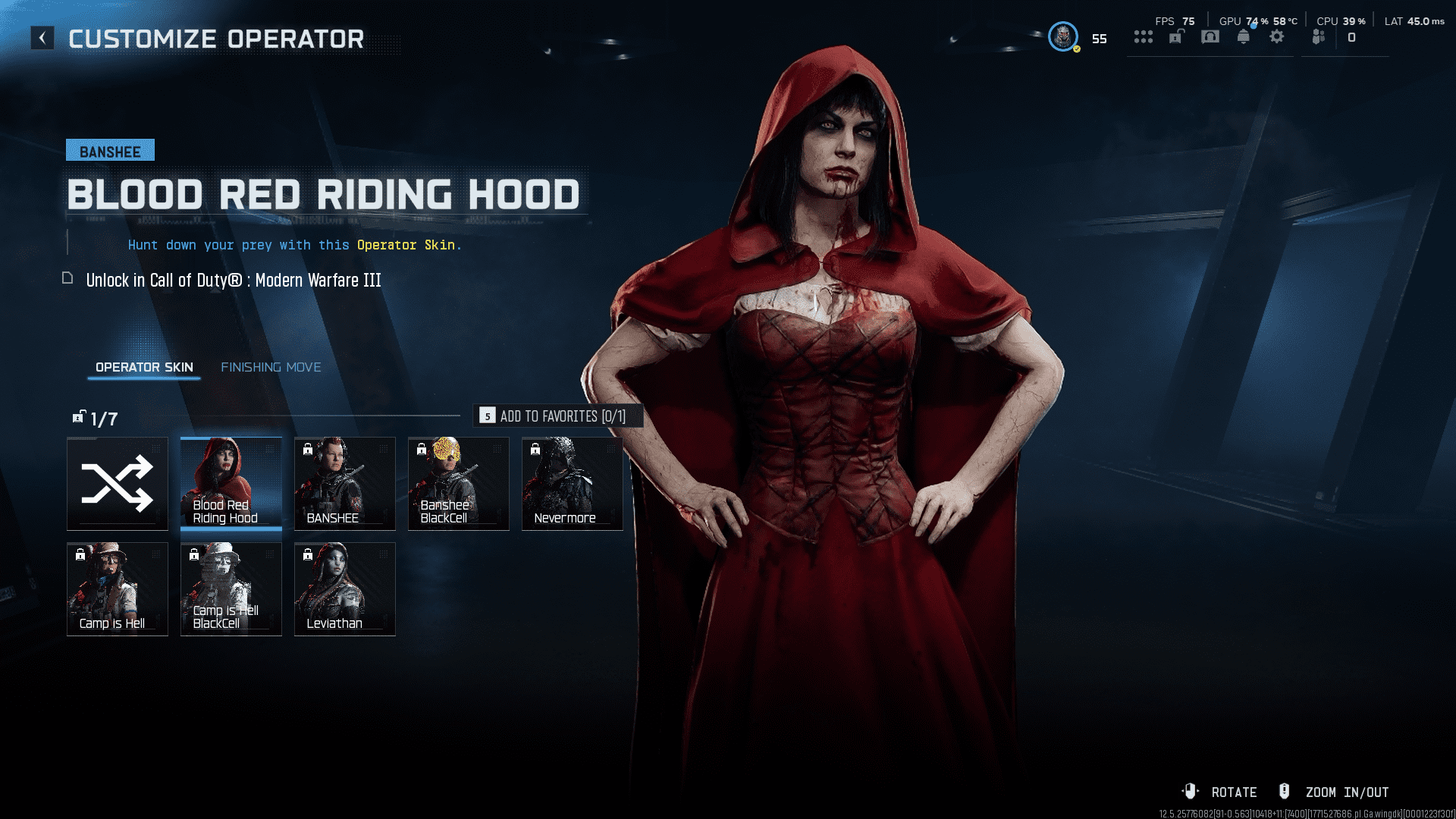Open the player profile avatar

(x=1063, y=37)
